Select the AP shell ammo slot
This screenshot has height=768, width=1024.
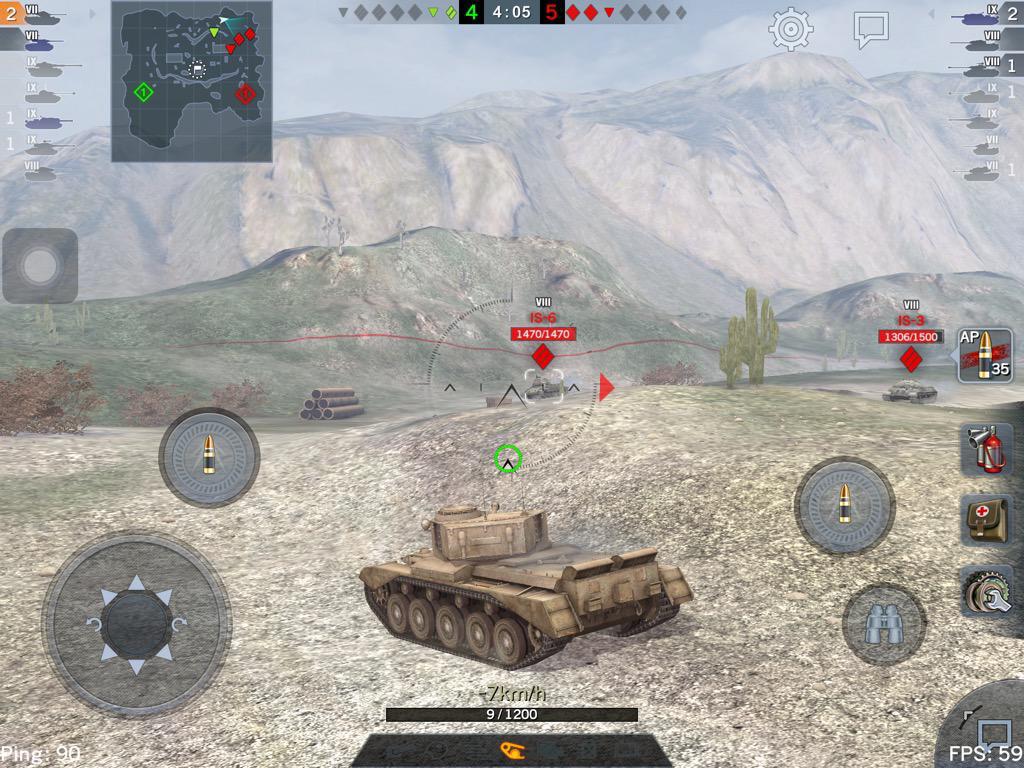click(x=985, y=356)
